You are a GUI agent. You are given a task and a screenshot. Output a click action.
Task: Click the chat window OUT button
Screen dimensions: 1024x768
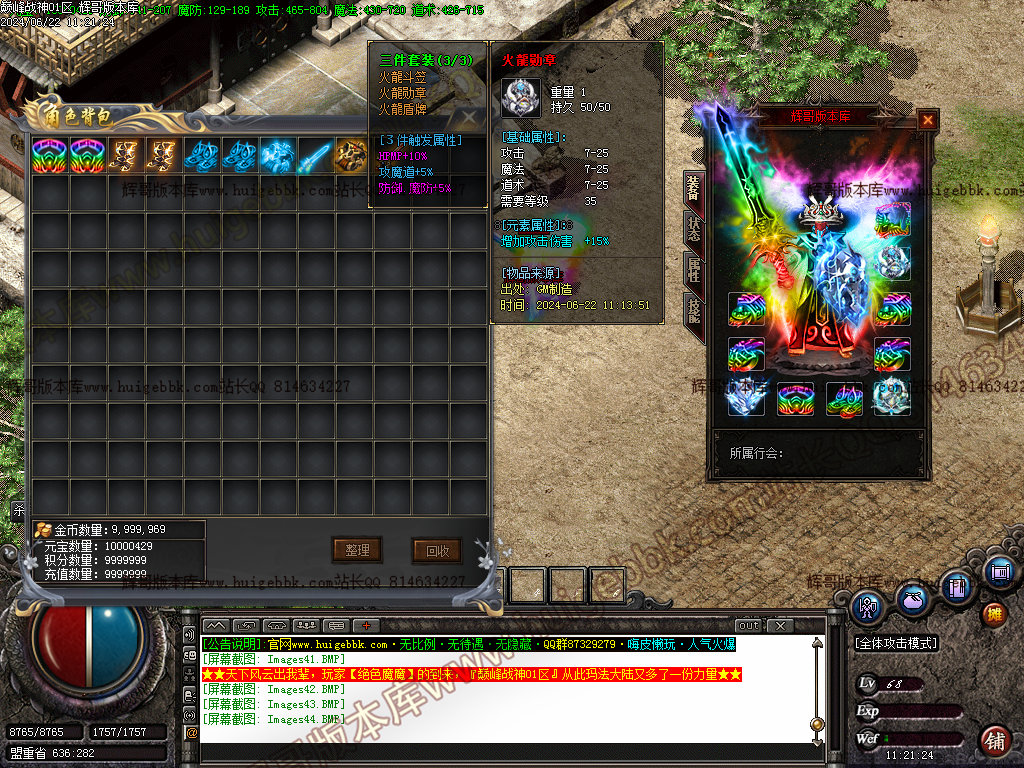point(748,625)
